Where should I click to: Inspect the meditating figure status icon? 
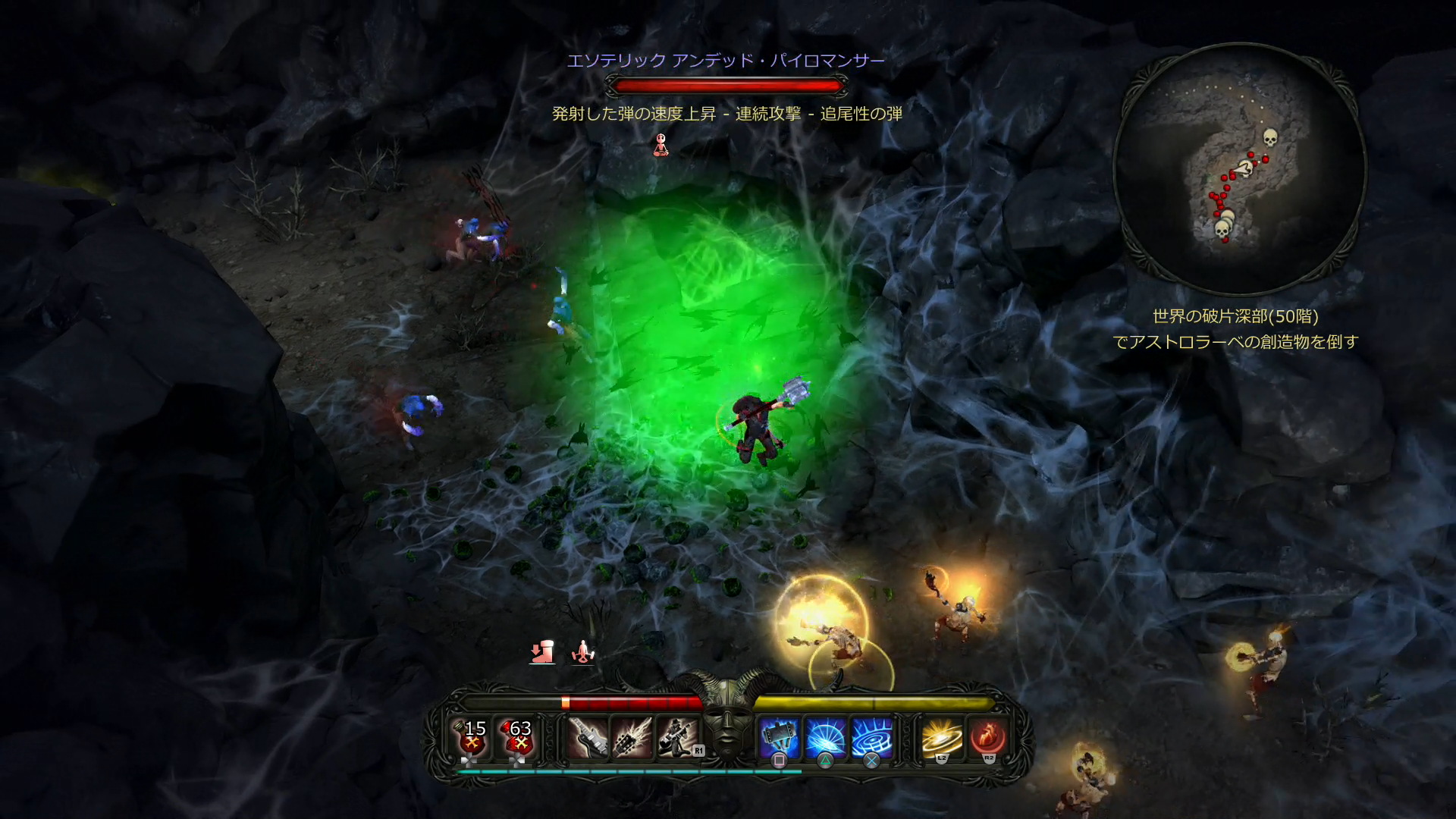[x=582, y=652]
